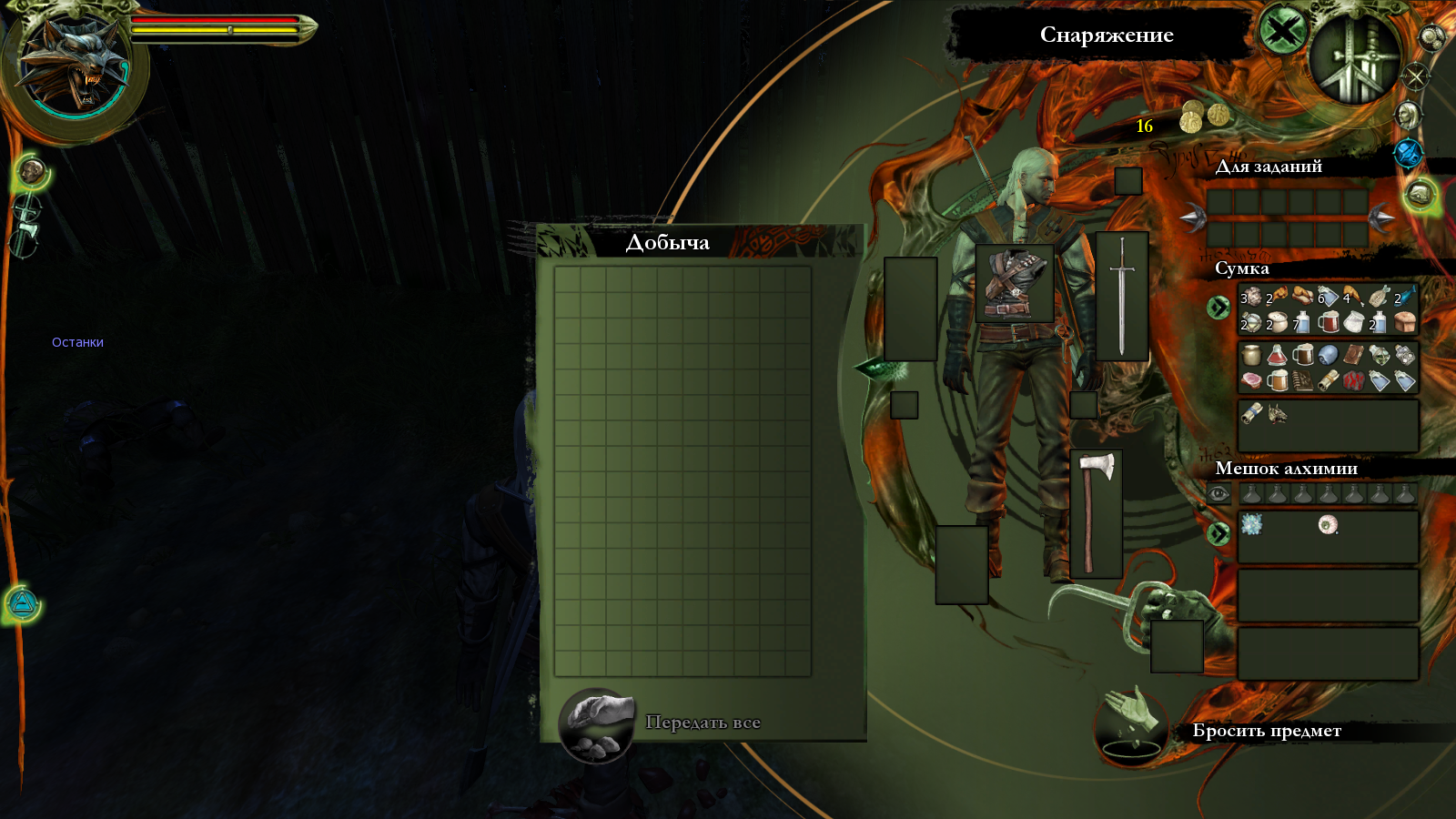Screen dimensions: 1456x819
Task: Close the inventory with the X button
Action: pos(1282,33)
